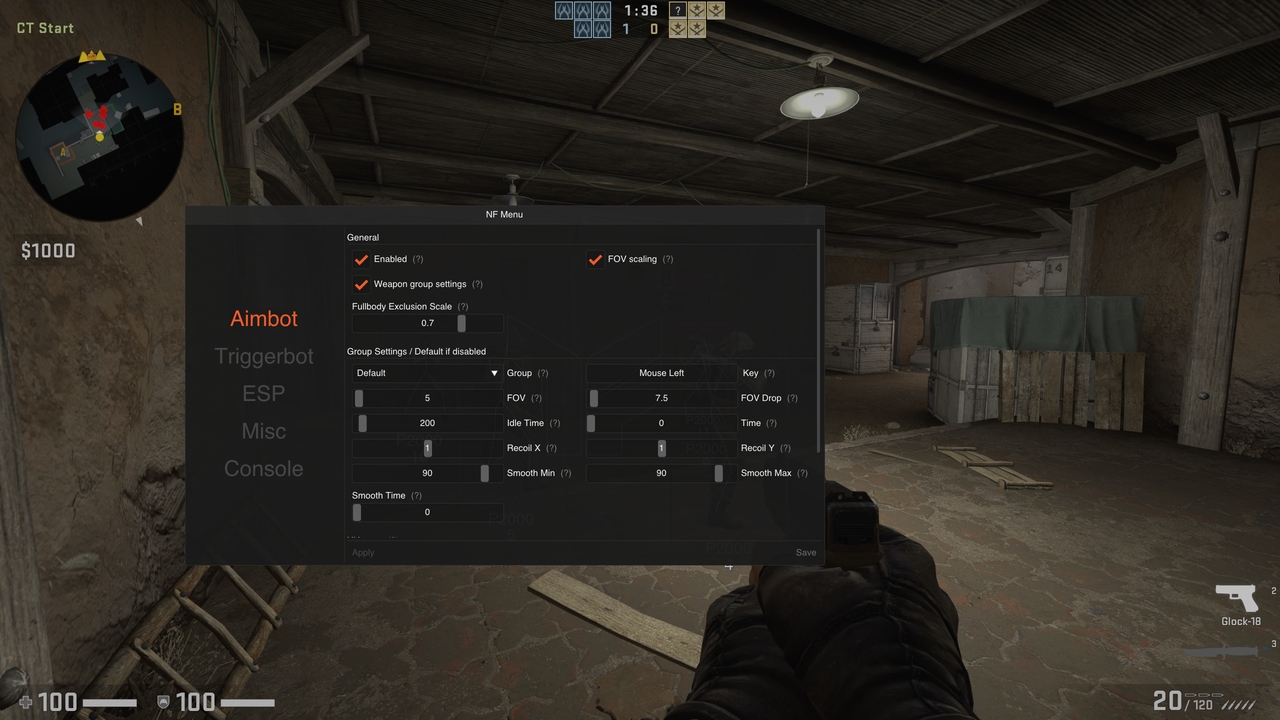Toggle the Enabled checkbox
Screen dimensions: 1280x720
(x=362, y=259)
